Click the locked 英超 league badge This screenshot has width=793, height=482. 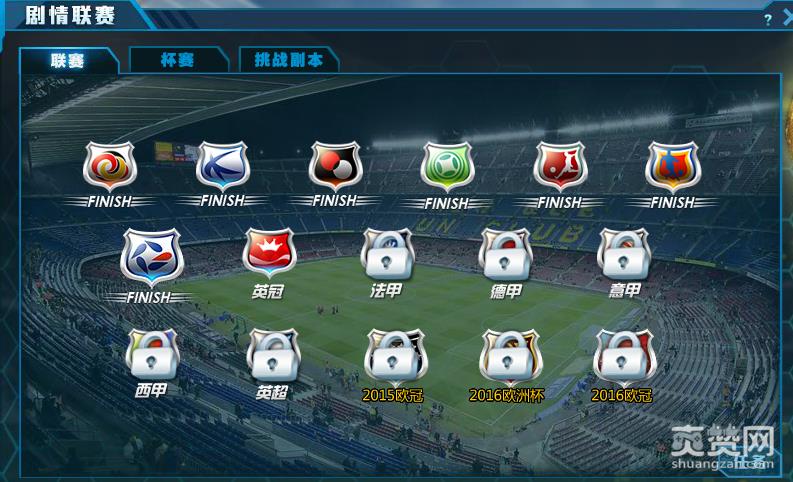coord(271,354)
